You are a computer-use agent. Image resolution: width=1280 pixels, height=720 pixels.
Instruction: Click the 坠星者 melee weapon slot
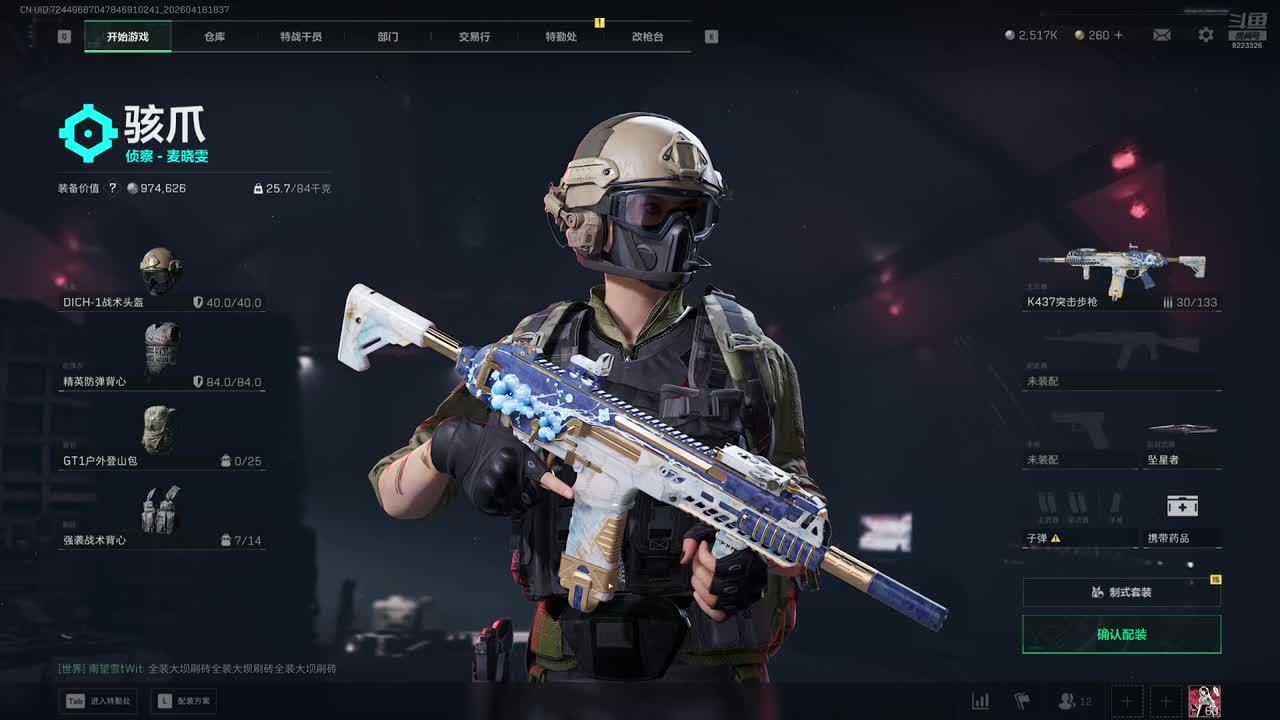click(1183, 442)
